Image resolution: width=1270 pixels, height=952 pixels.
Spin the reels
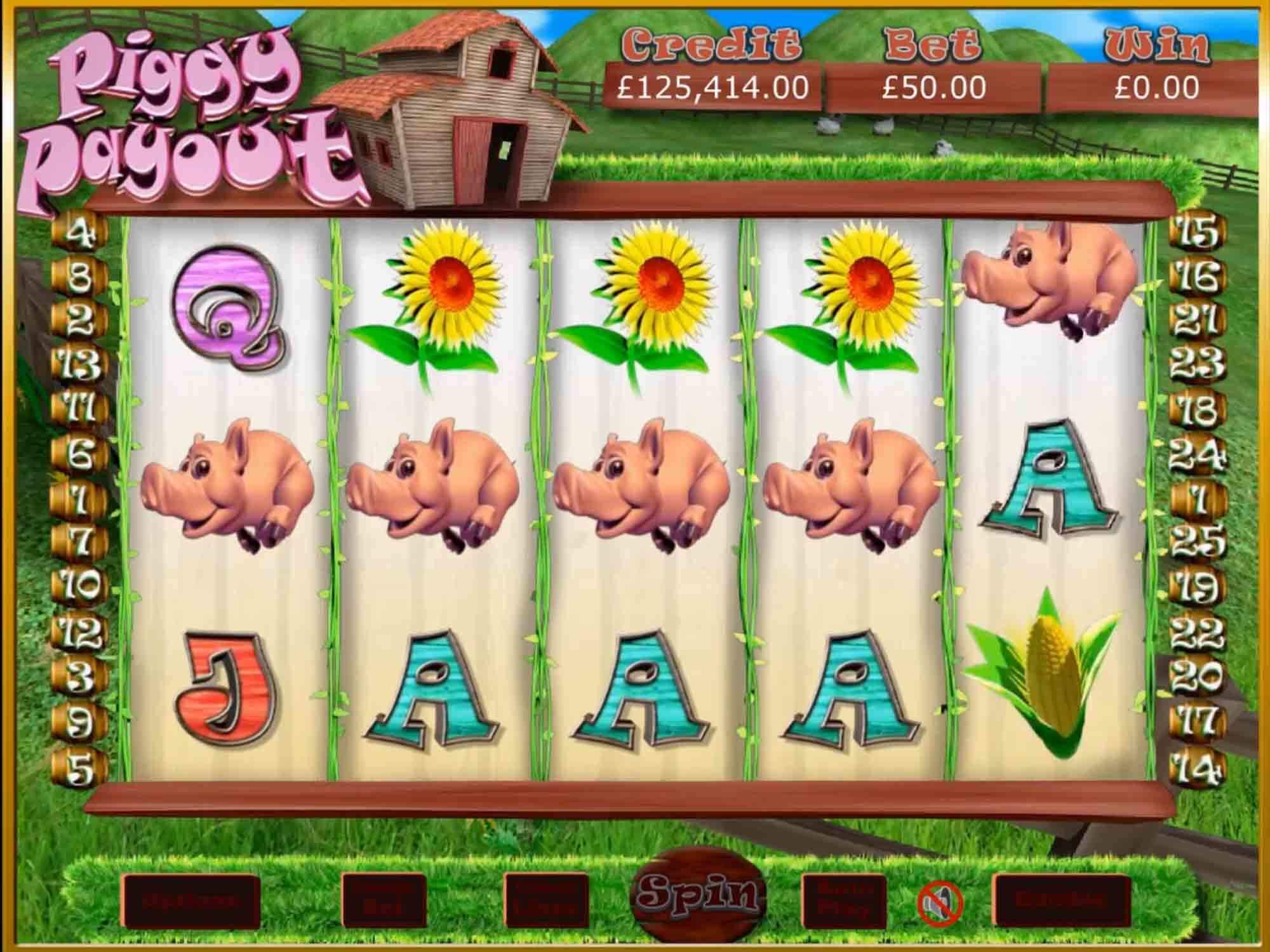(x=698, y=894)
